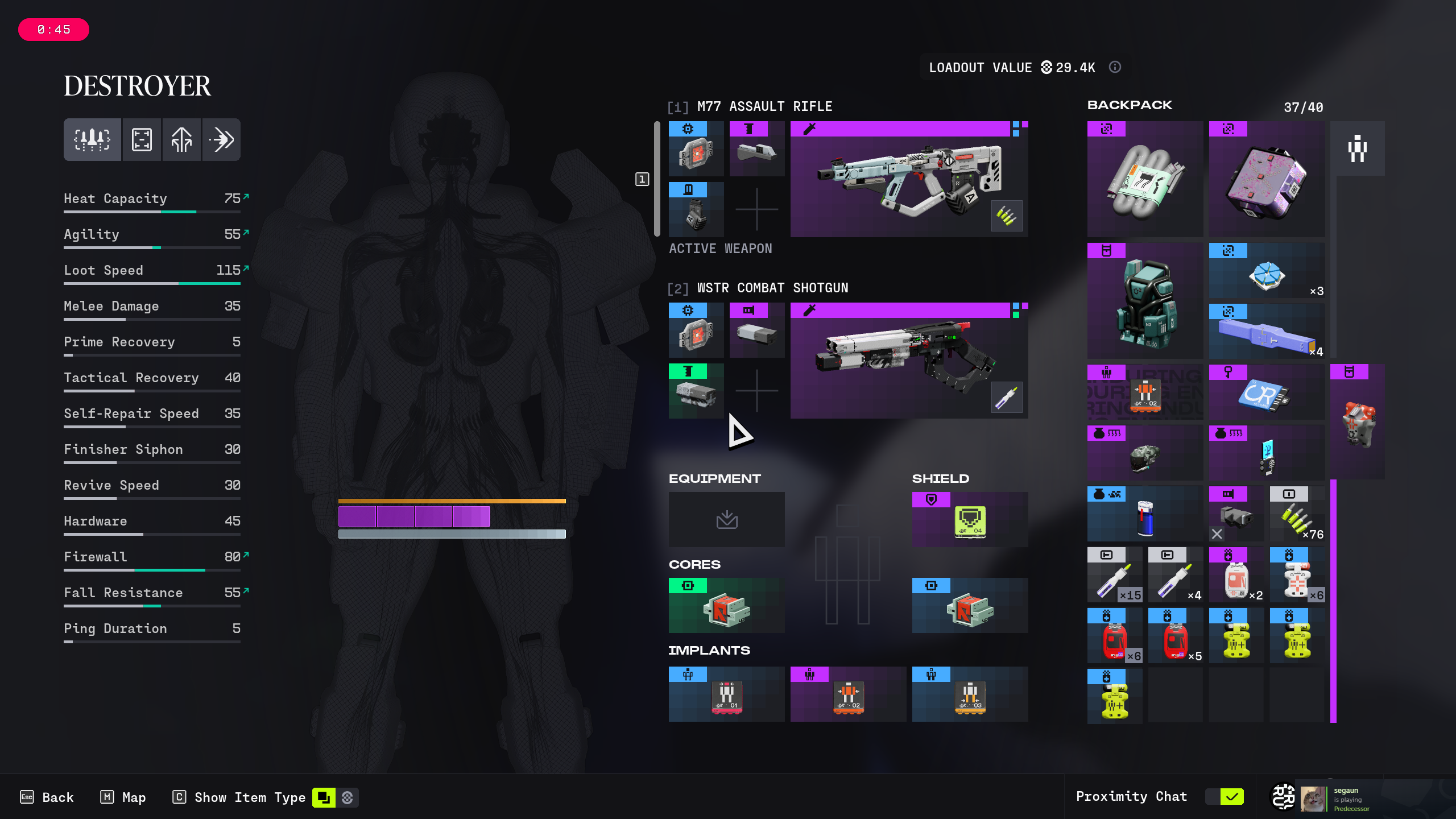Select the implant numbered 01
This screenshot has height=819, width=1456.
(726, 694)
